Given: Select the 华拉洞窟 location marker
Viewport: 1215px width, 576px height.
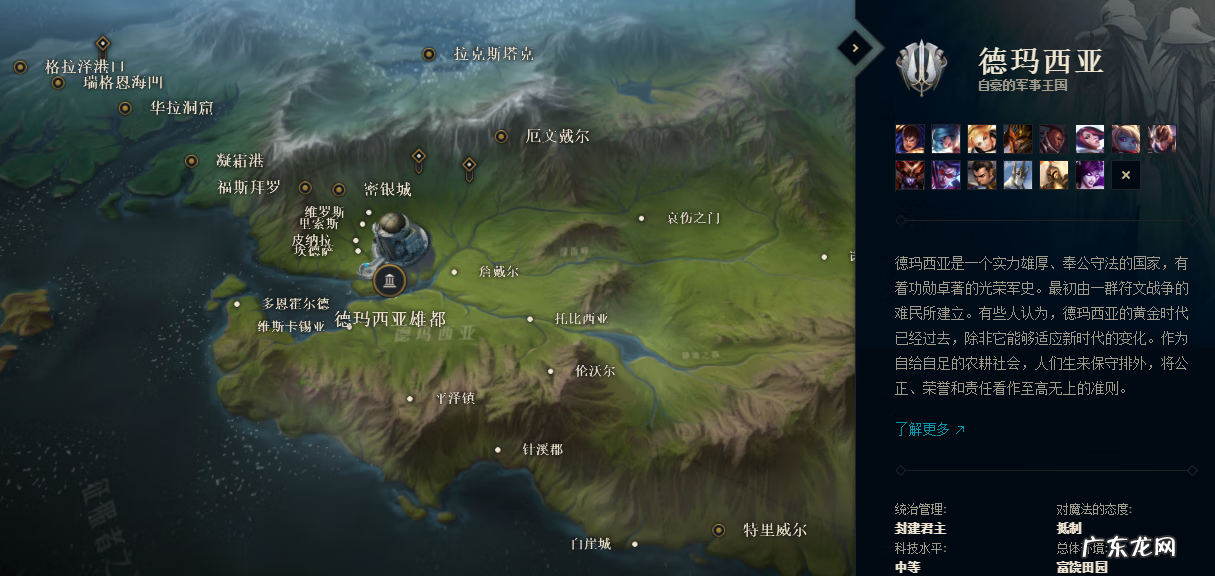Looking at the screenshot, I should coord(125,108).
